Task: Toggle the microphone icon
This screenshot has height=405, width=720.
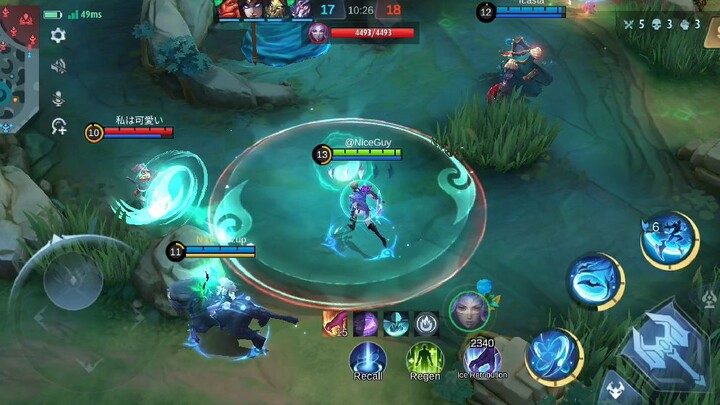Action: (58, 97)
